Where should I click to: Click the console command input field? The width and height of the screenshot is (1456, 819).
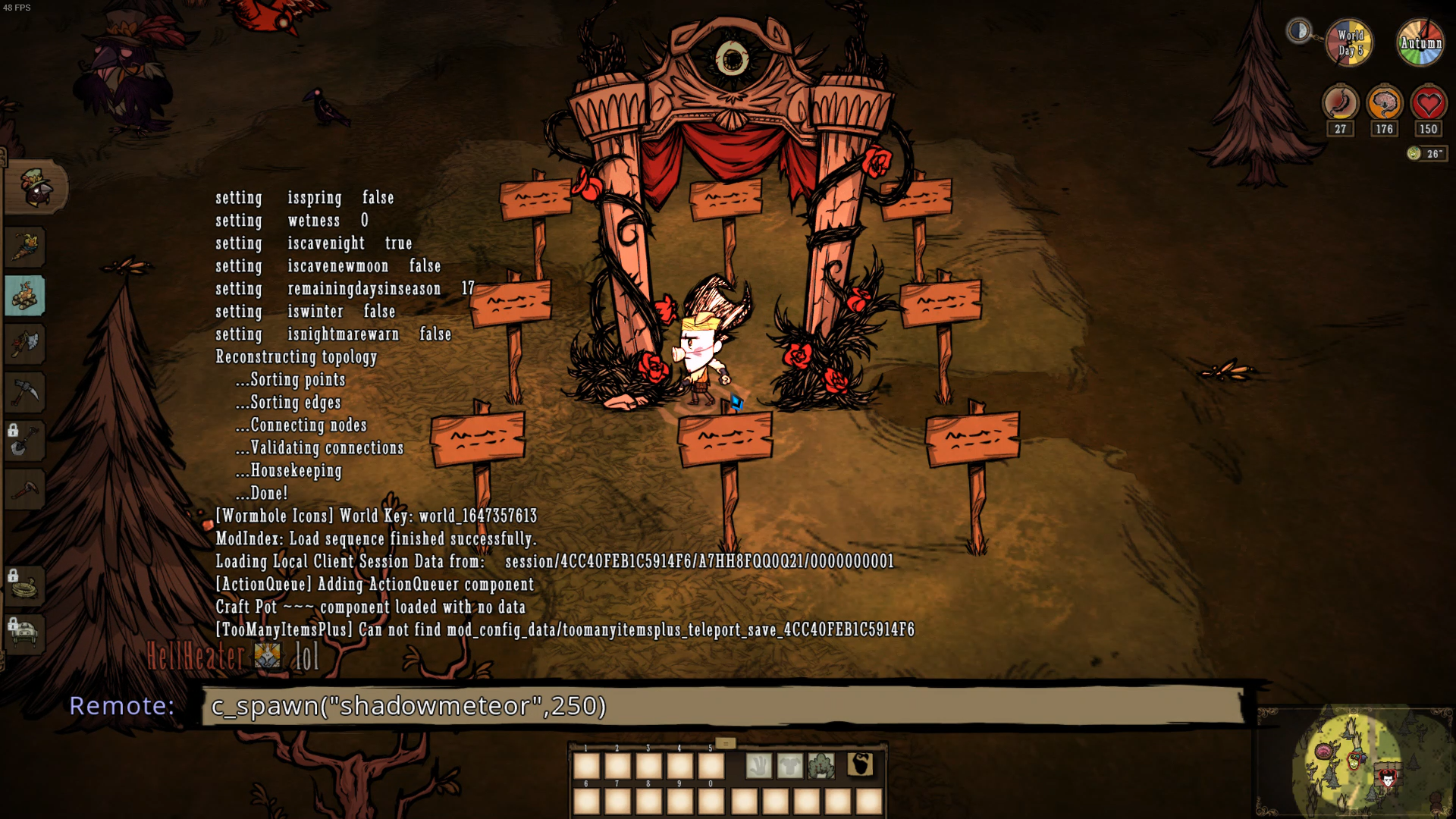(x=724, y=706)
